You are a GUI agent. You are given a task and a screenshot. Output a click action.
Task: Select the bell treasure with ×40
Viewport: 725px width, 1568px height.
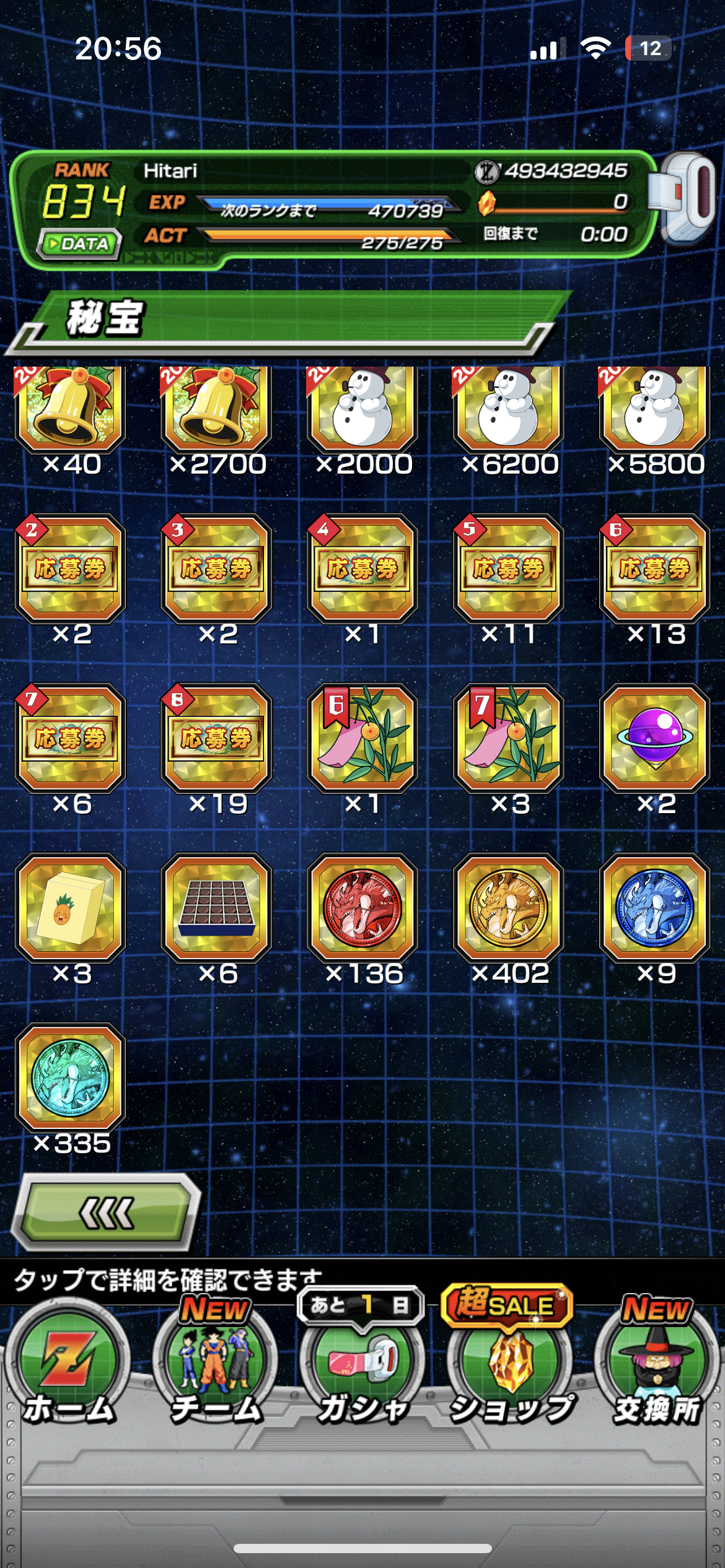pyautogui.click(x=71, y=409)
